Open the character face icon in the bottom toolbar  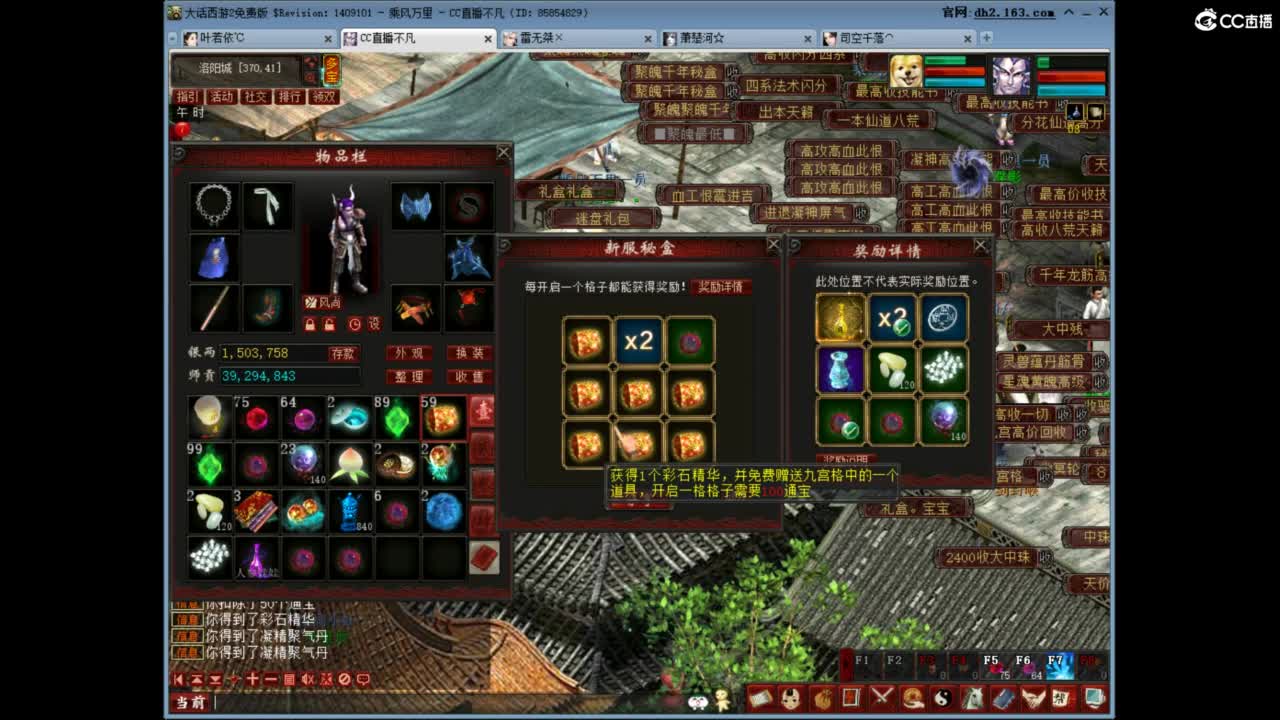pyautogui.click(x=791, y=698)
